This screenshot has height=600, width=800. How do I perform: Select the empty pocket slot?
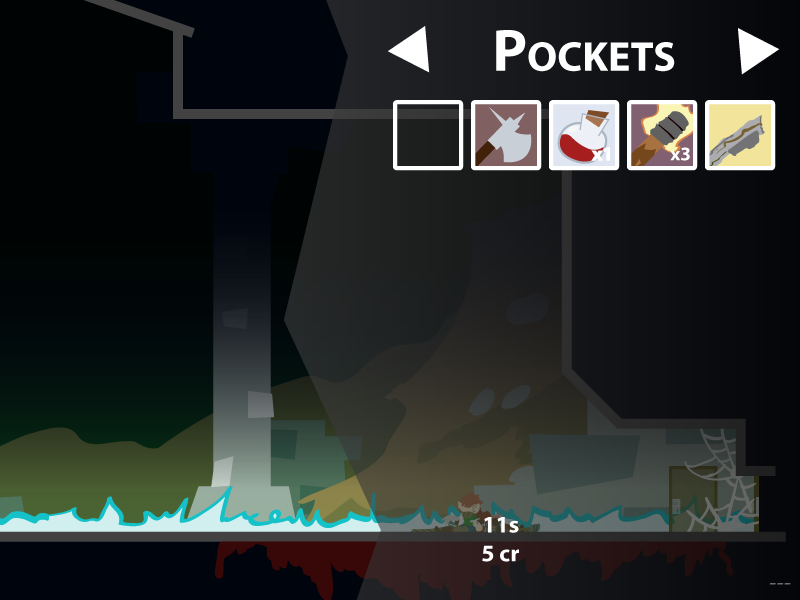tap(428, 135)
